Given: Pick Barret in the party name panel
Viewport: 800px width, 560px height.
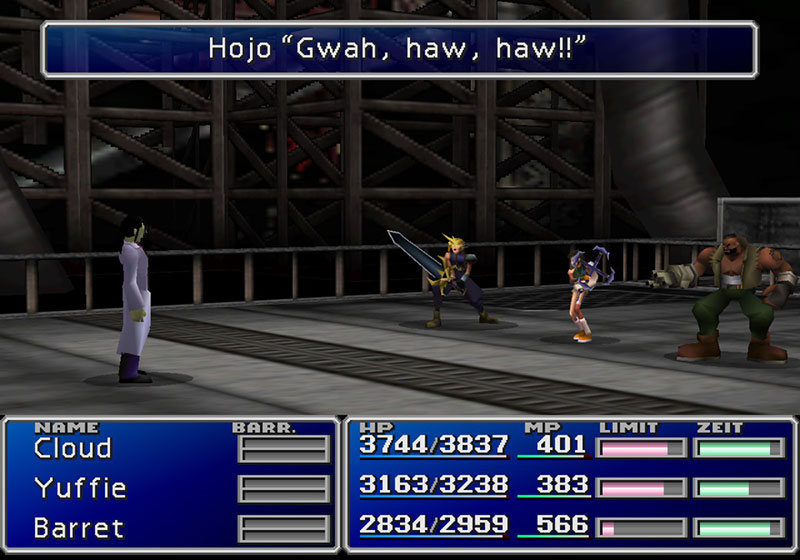Looking at the screenshot, I should tap(78, 526).
